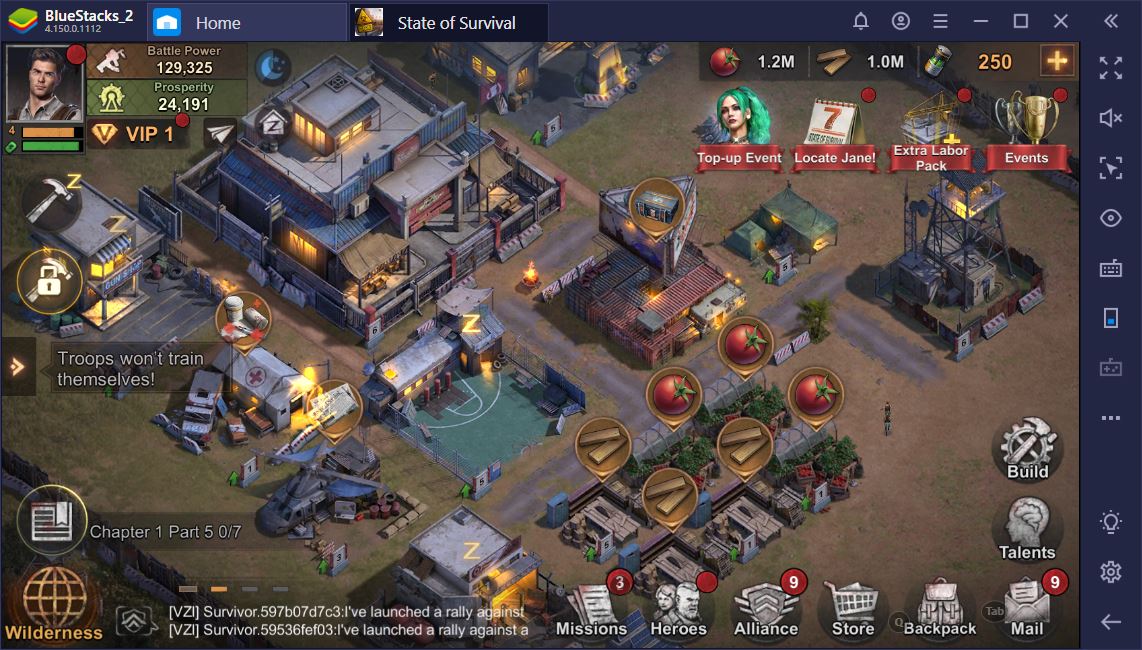
Task: Open the Locate Jane event
Action: (x=834, y=130)
